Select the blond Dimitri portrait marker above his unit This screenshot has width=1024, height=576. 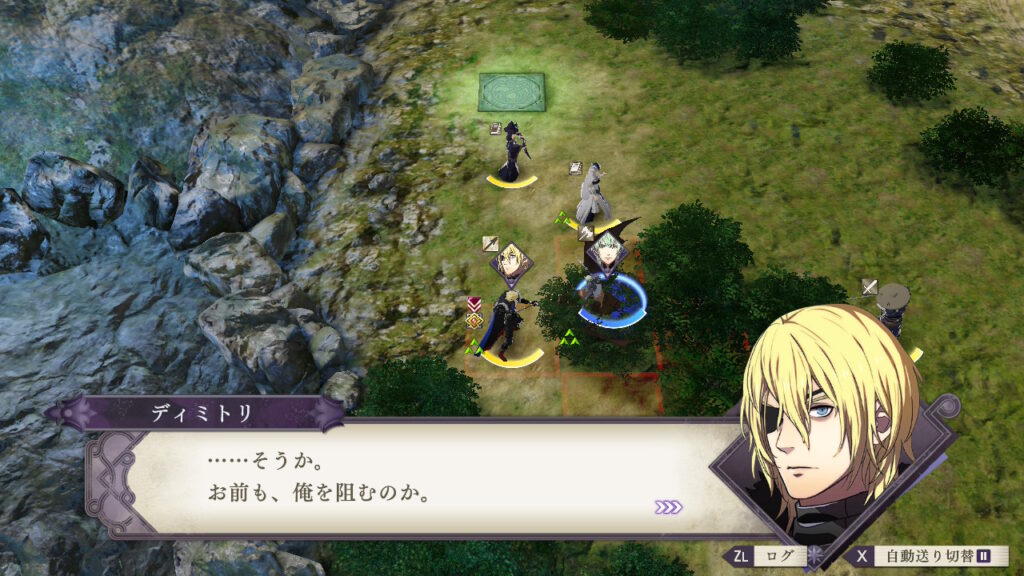click(512, 262)
